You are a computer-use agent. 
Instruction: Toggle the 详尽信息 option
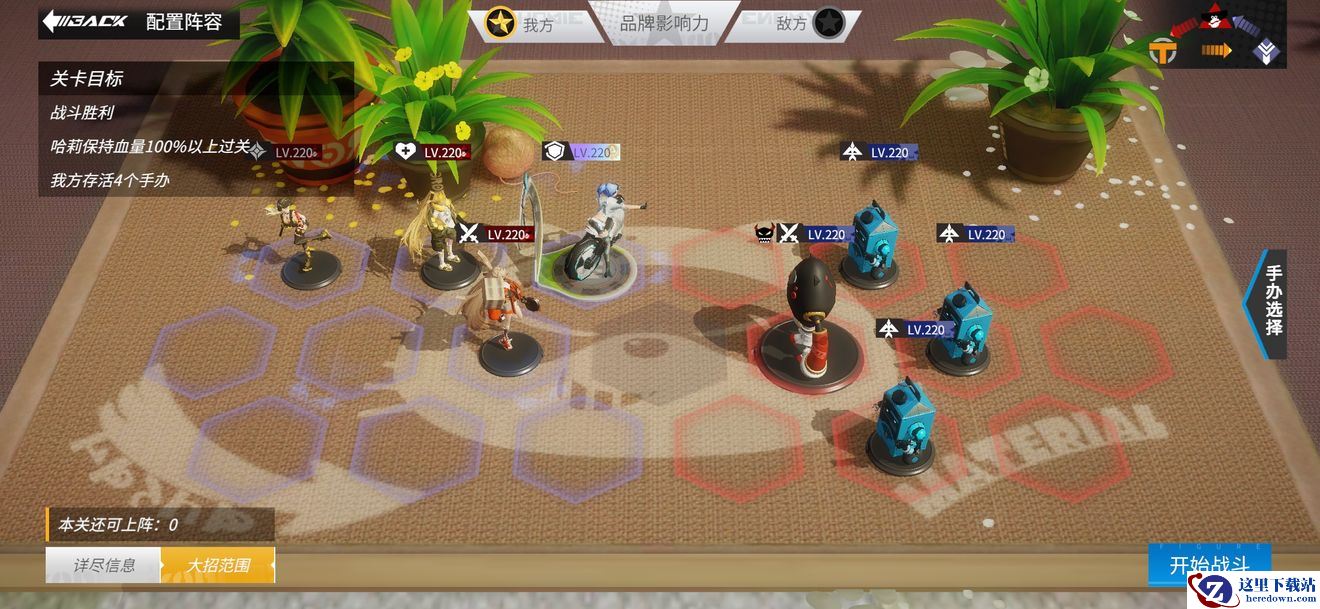[103, 565]
